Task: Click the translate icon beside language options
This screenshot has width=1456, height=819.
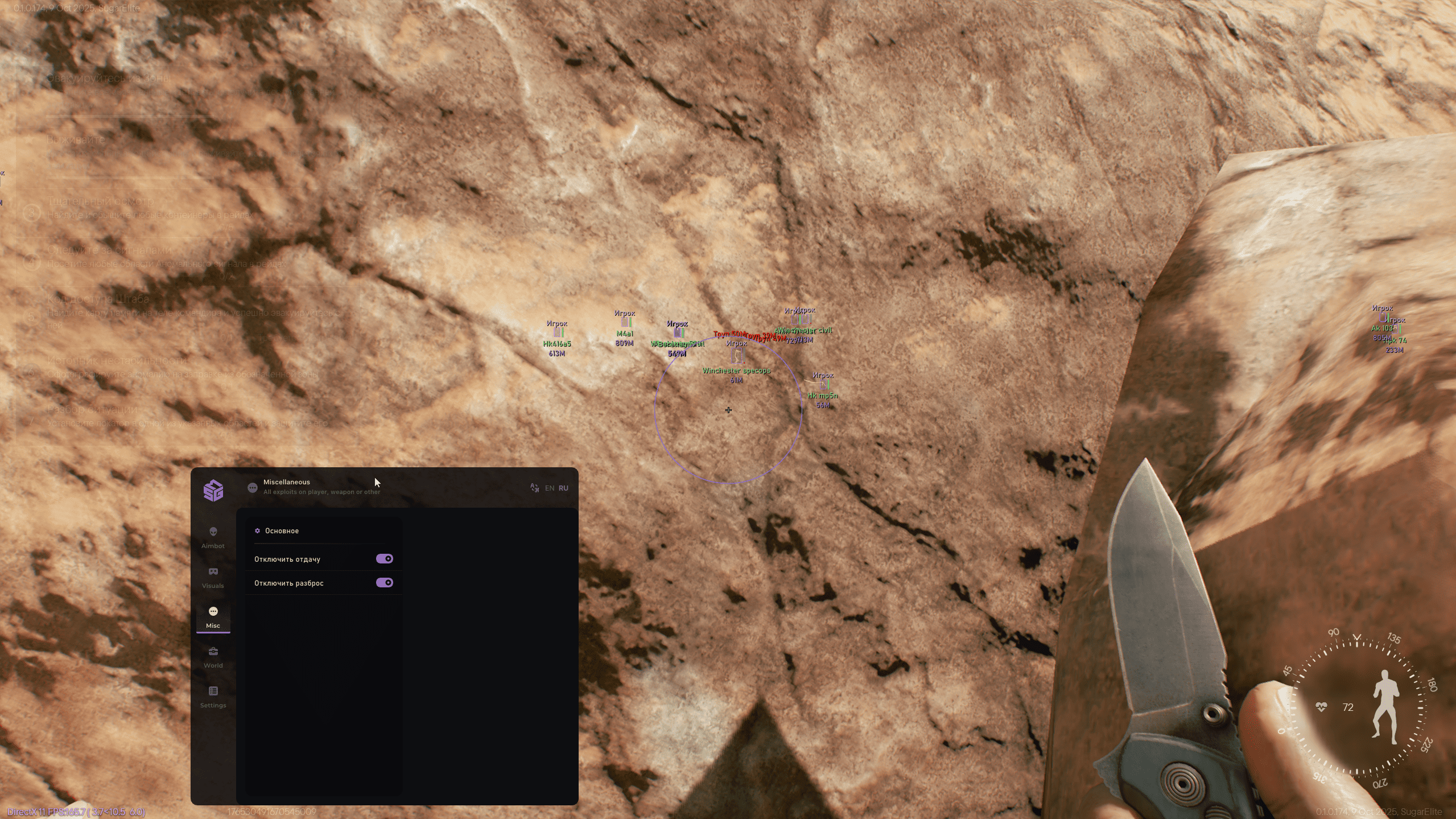Action: click(534, 487)
